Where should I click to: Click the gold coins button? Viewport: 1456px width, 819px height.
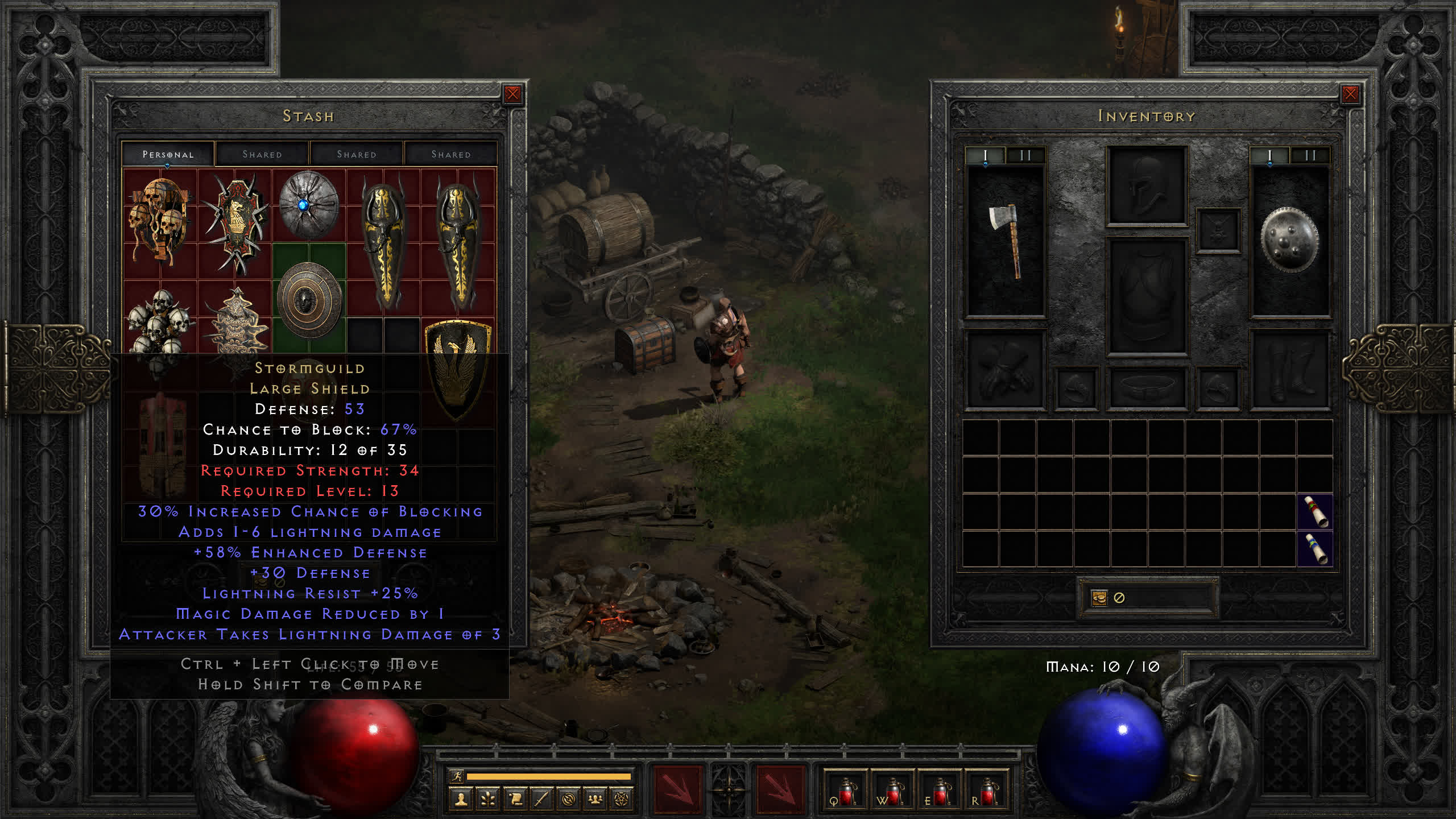click(x=1099, y=598)
